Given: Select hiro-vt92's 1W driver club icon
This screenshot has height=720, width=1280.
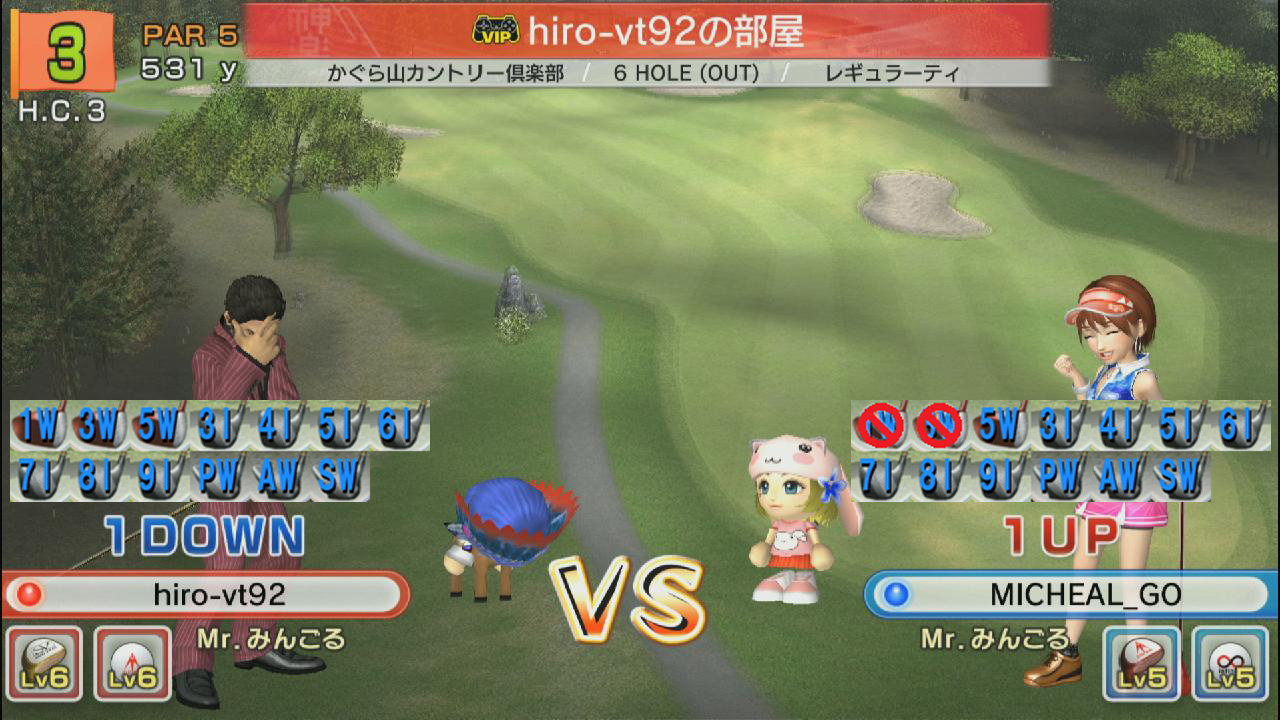Looking at the screenshot, I should pos(40,427).
